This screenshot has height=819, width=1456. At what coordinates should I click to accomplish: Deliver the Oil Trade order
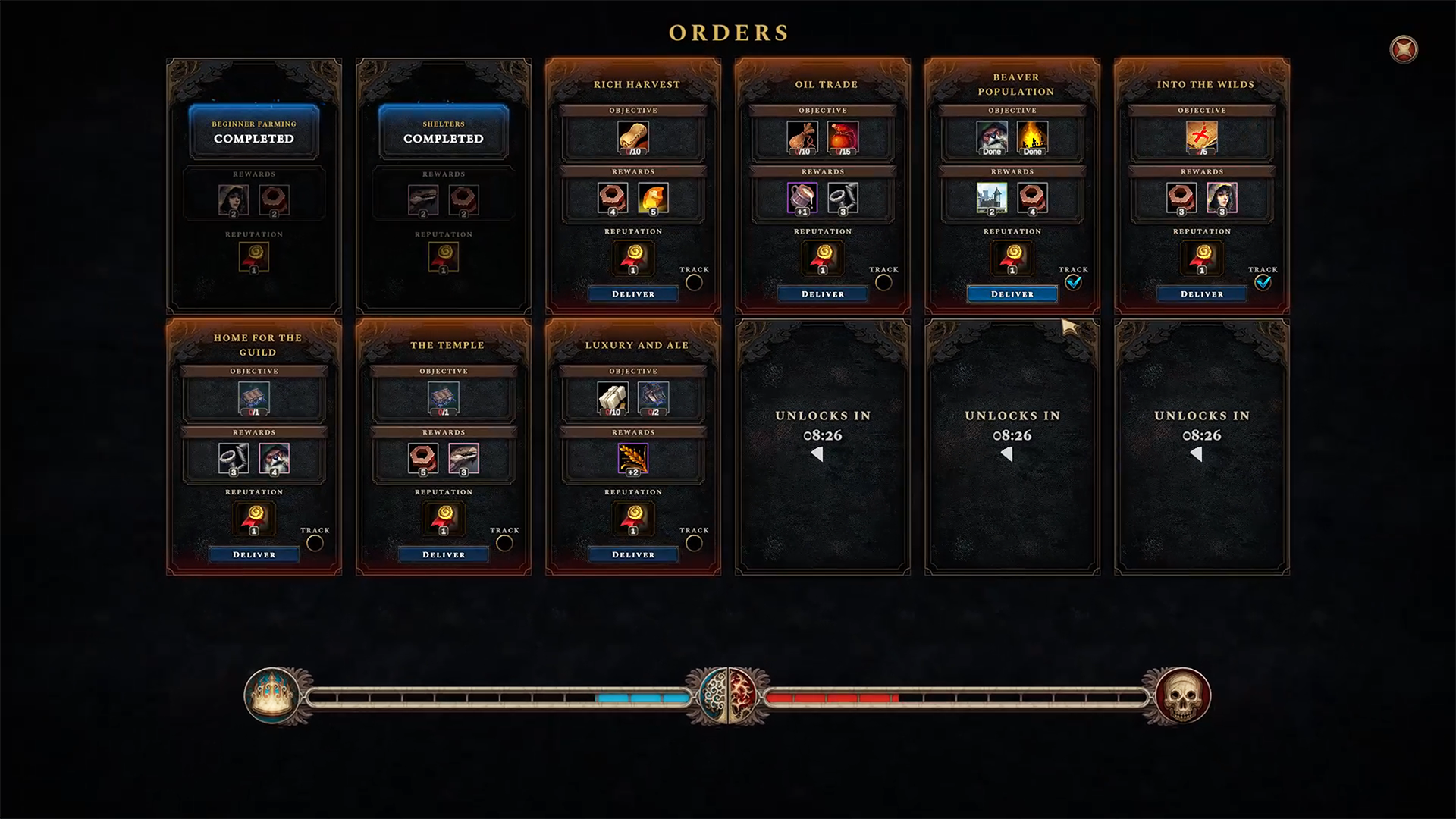pyautogui.click(x=823, y=294)
